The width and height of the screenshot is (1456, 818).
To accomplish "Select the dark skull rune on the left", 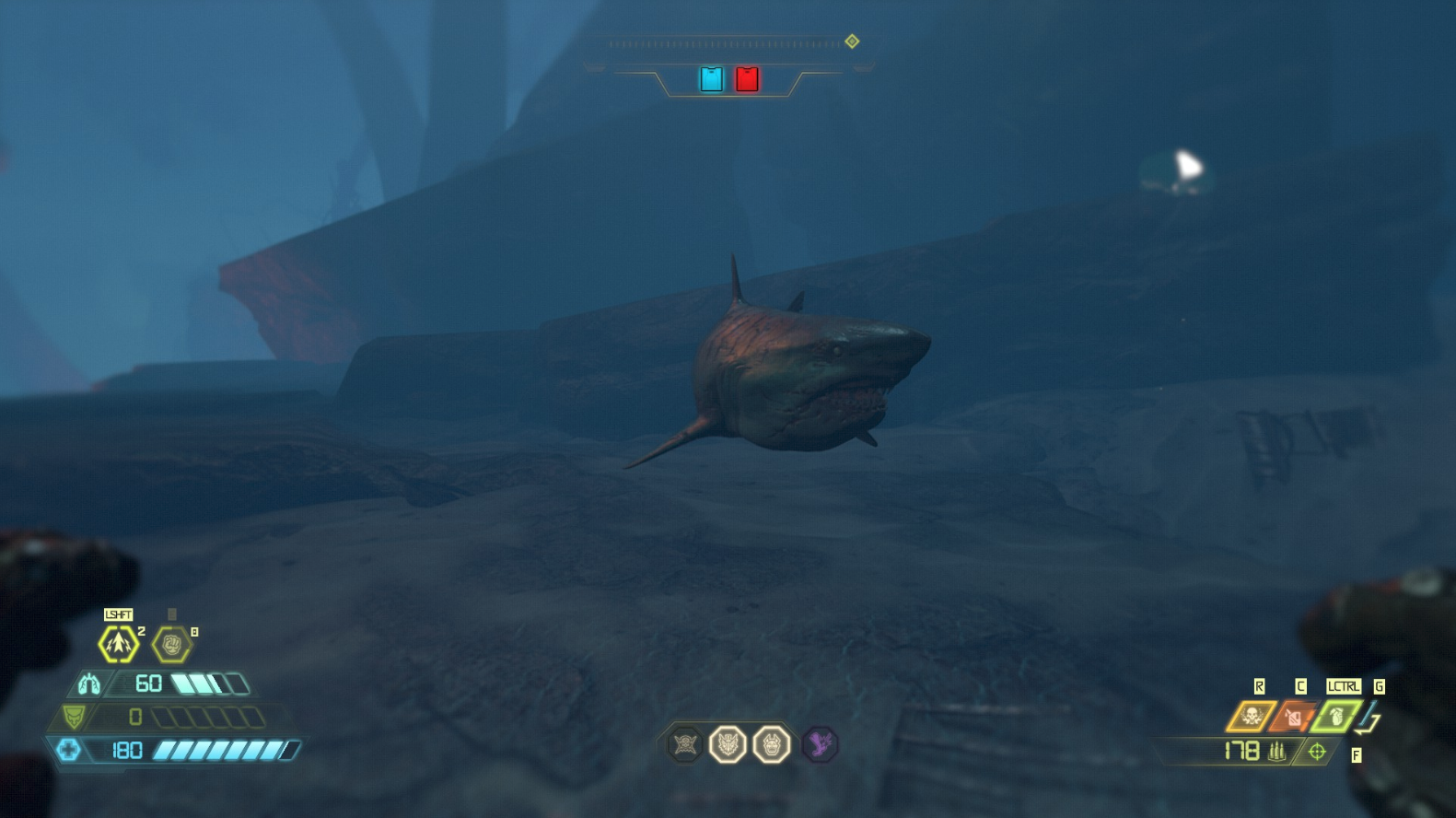I will pyautogui.click(x=685, y=744).
